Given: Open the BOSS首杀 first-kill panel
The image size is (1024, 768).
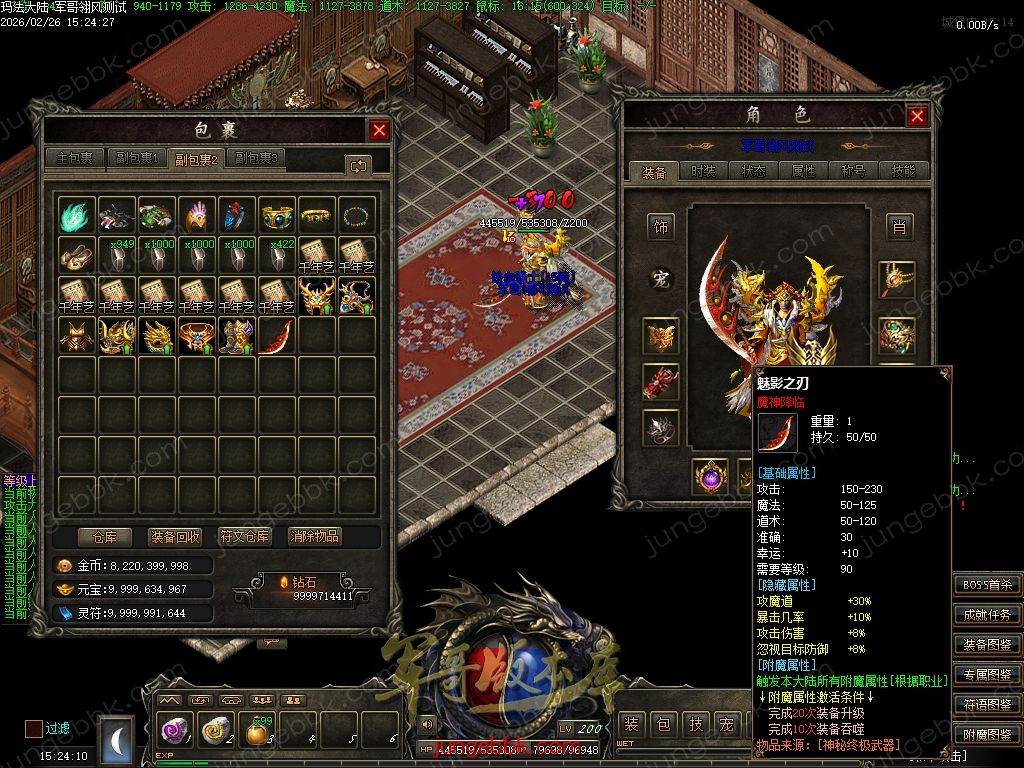Looking at the screenshot, I should (987, 585).
